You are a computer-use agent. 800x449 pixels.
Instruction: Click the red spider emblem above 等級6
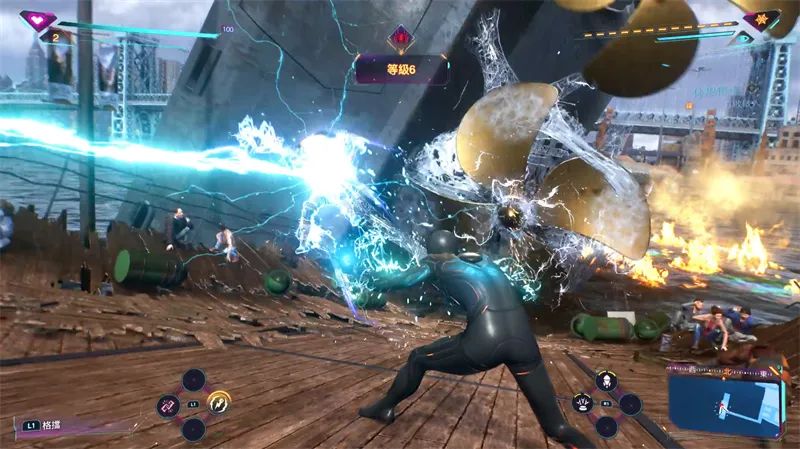(x=401, y=38)
